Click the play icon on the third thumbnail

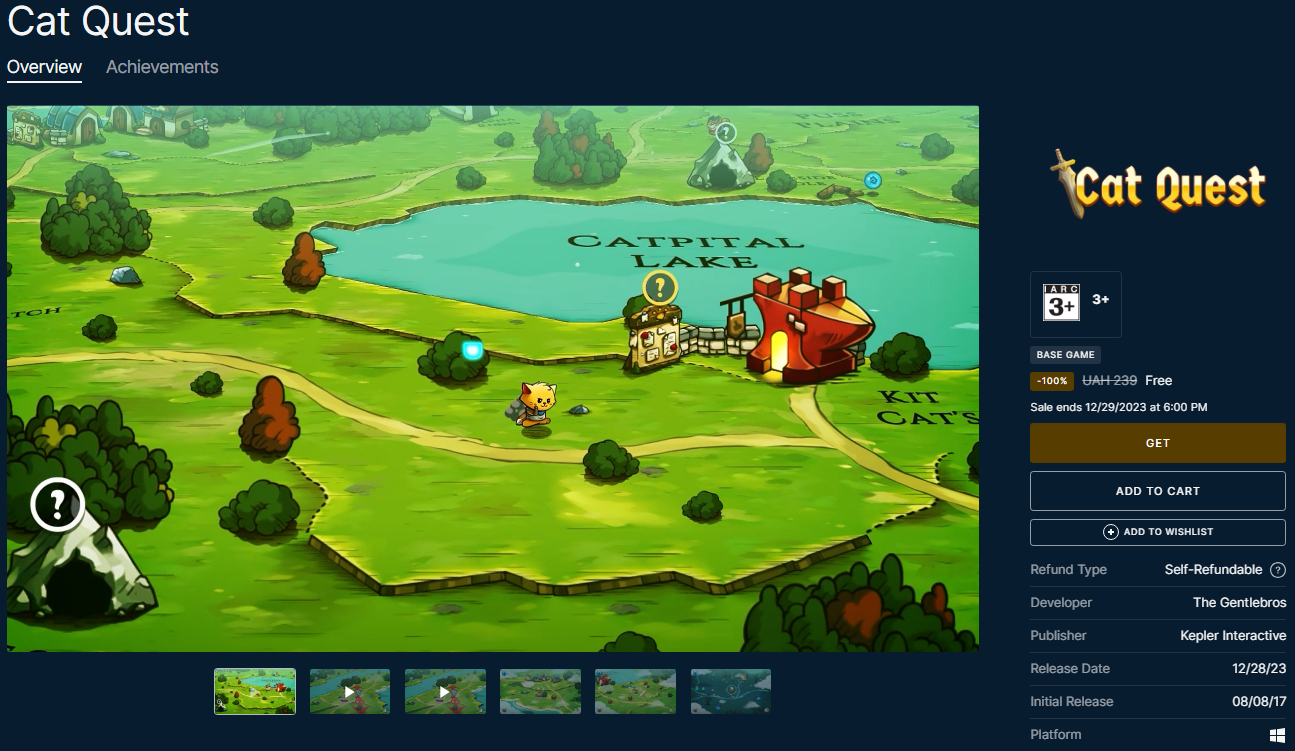[445, 691]
